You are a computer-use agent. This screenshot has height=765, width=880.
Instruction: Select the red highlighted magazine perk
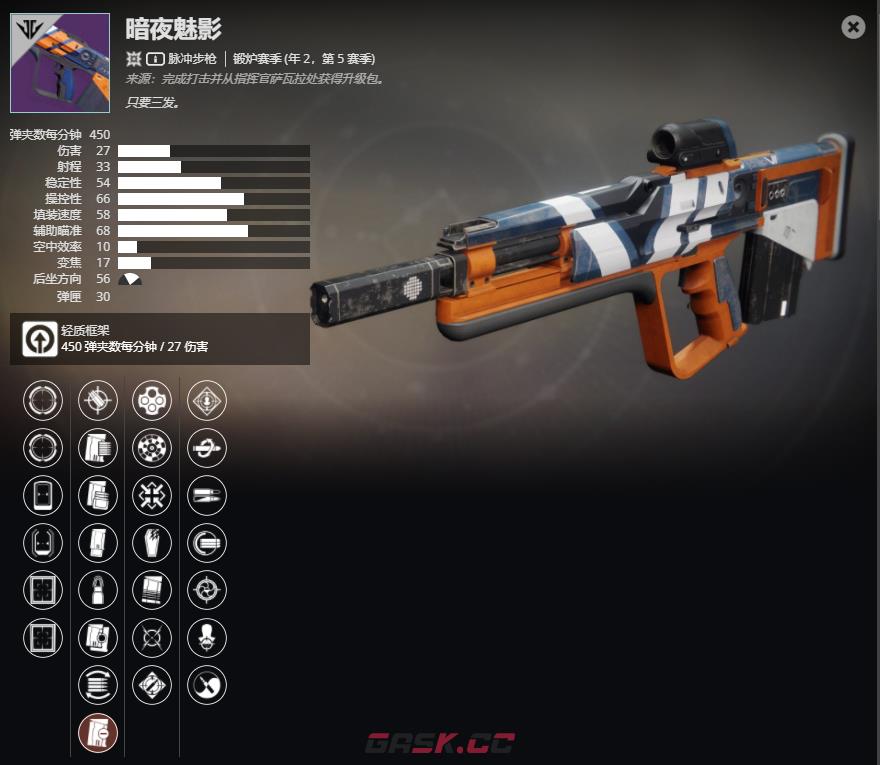[x=98, y=733]
